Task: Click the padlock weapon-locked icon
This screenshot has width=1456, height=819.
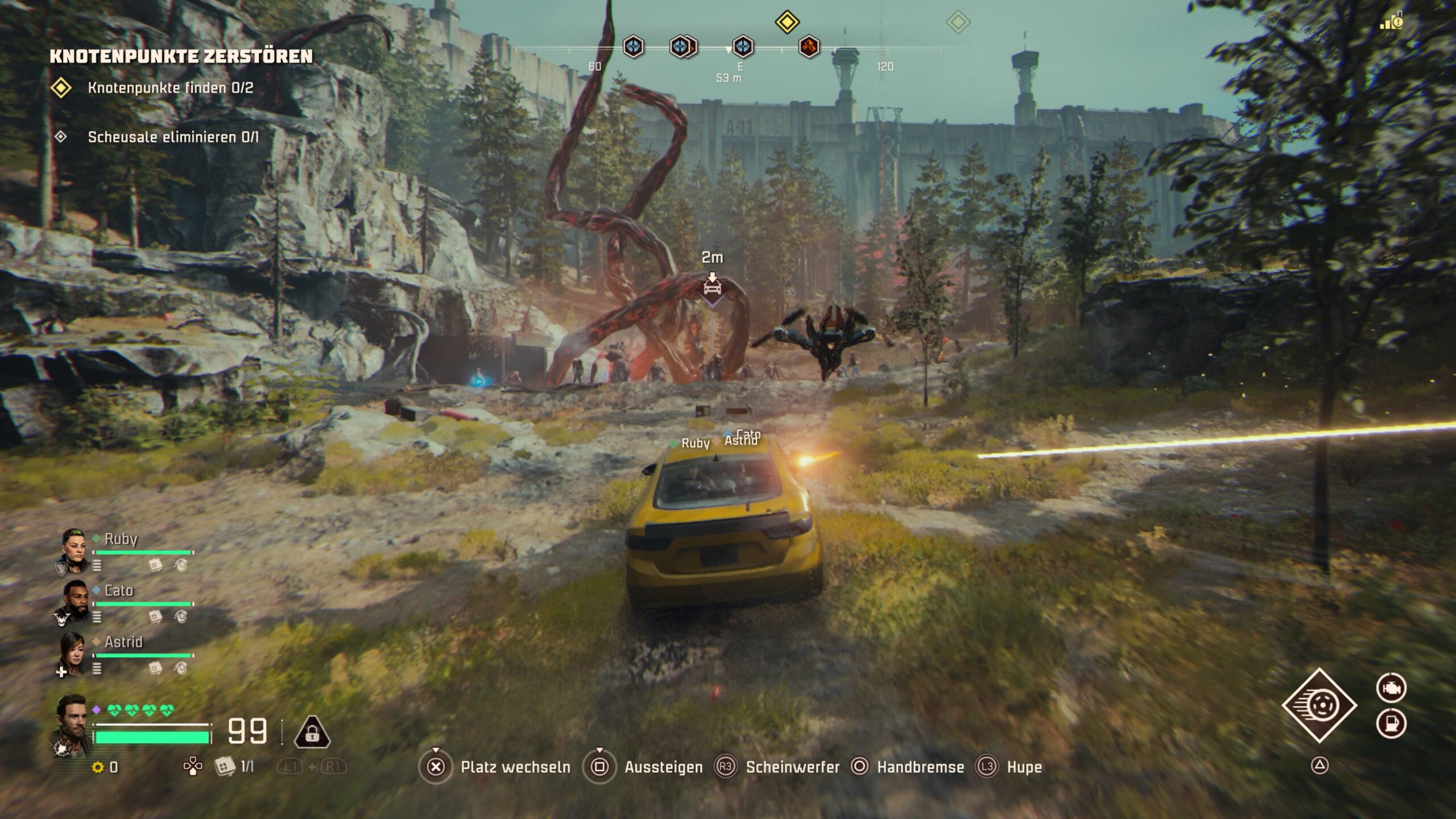Action: coord(312,733)
